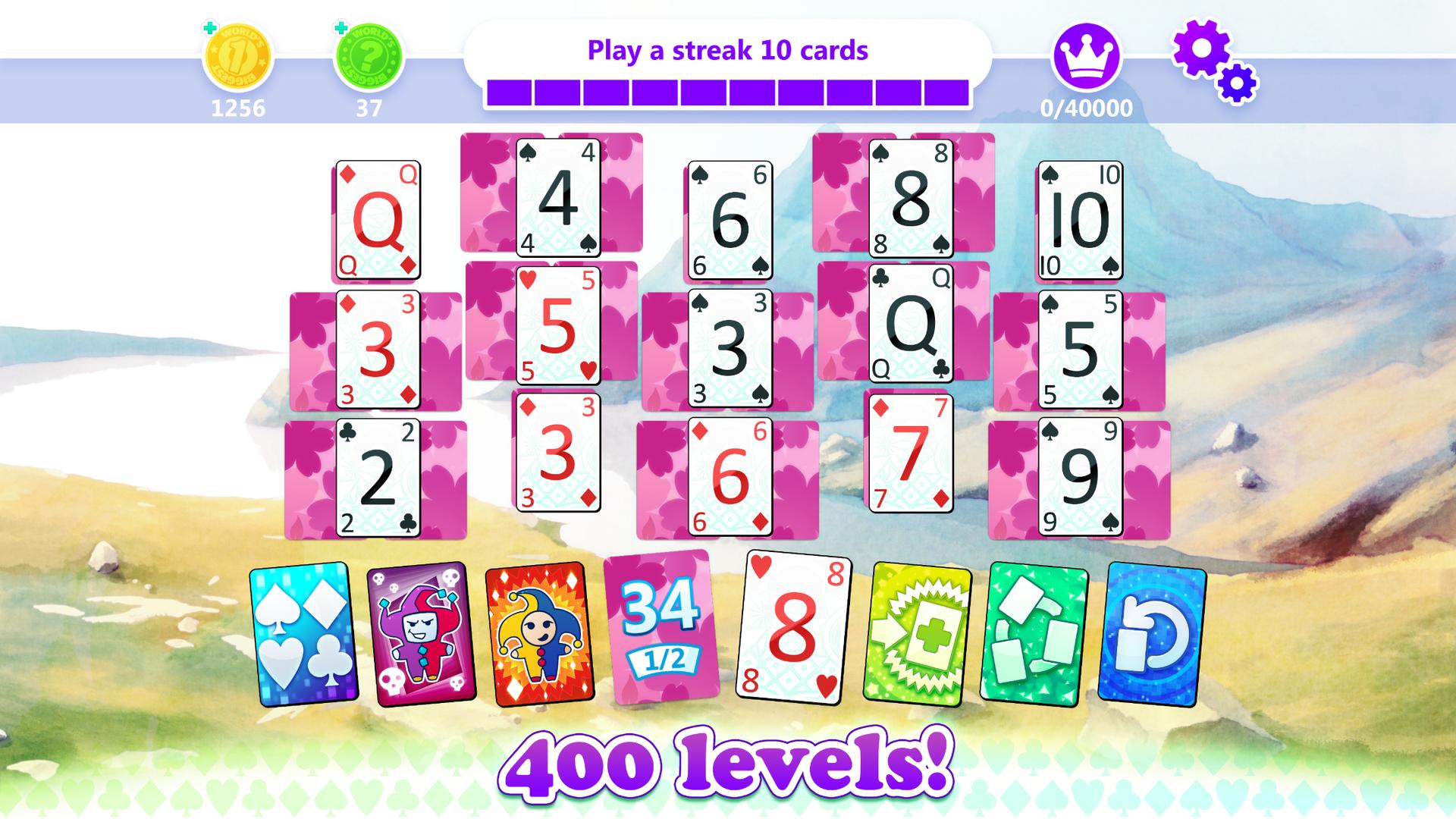1456x819 pixels.
Task: Select the Play a streak 10 cards banner
Action: tap(728, 49)
